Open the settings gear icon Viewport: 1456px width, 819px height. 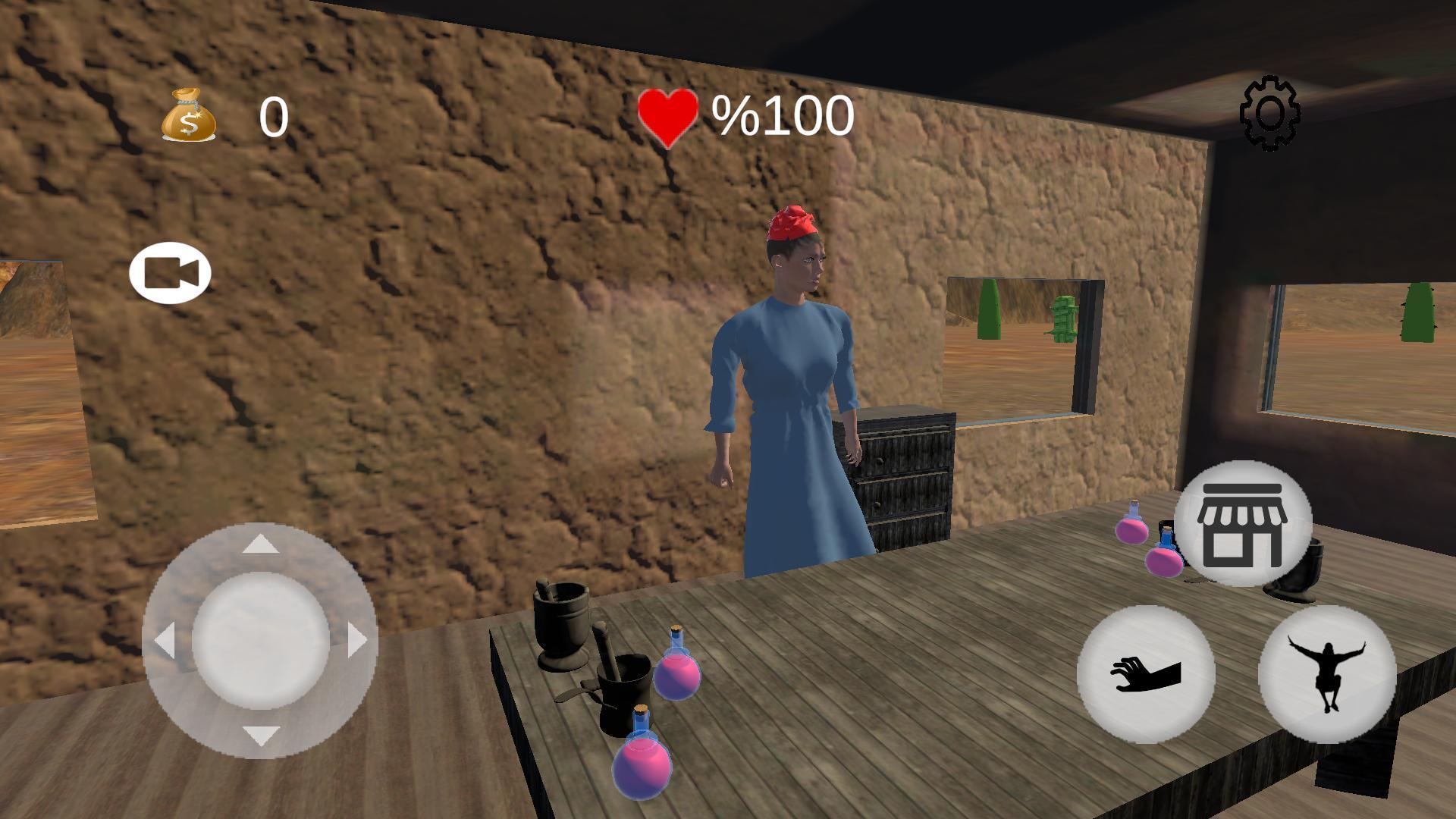pyautogui.click(x=1270, y=113)
